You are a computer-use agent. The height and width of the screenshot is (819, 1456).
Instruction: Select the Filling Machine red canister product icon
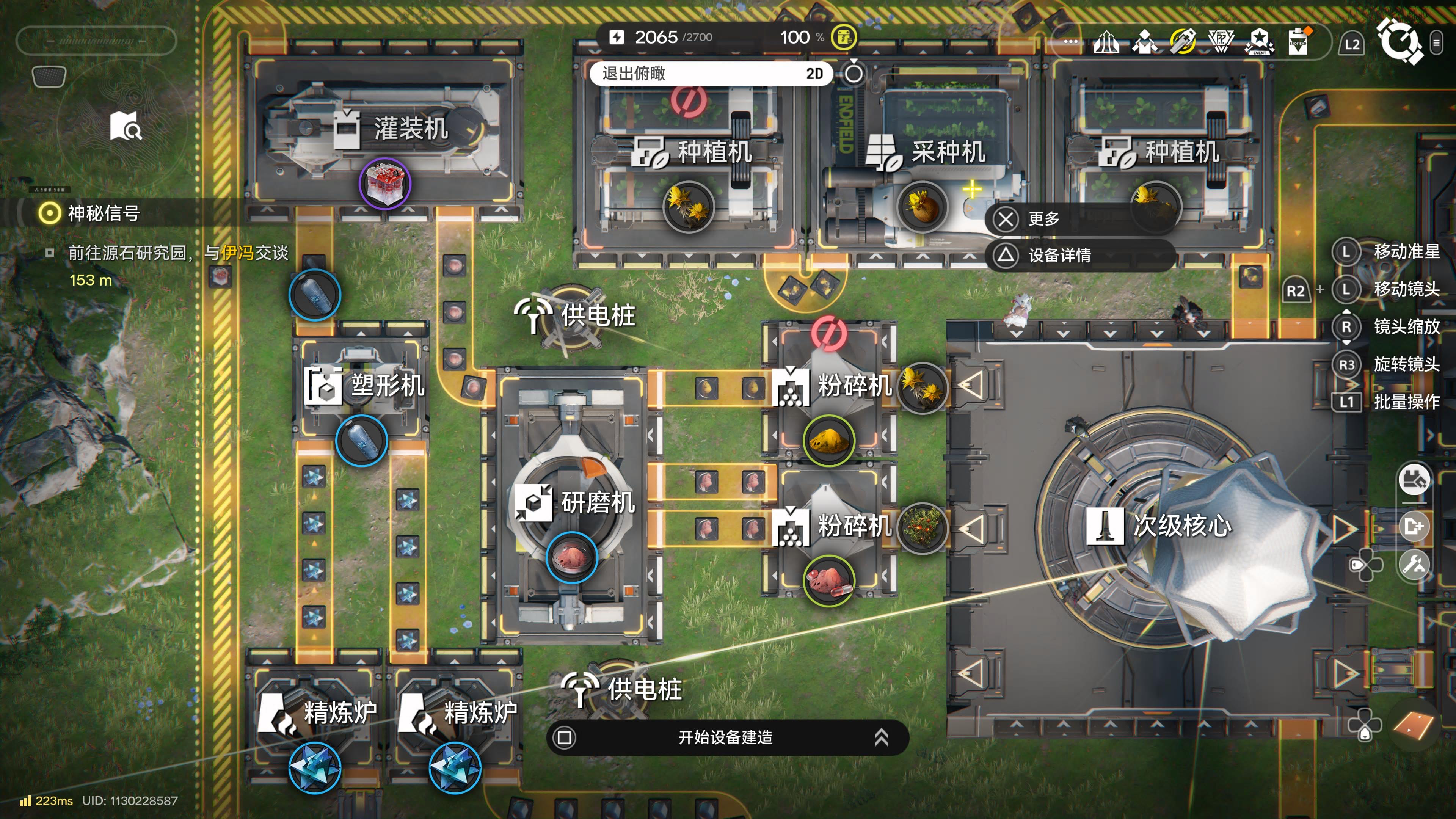385,184
